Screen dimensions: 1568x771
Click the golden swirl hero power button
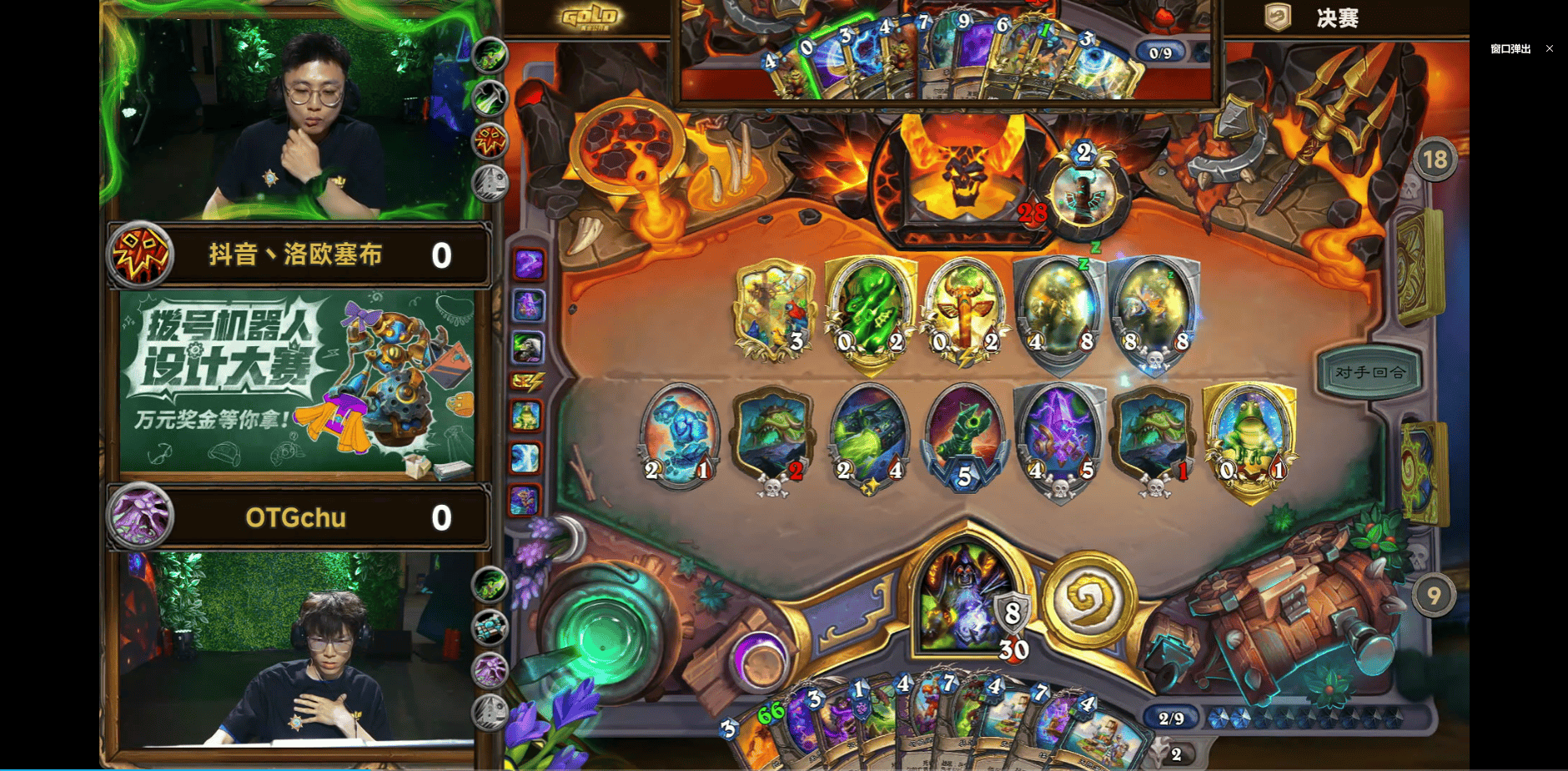pos(1088,597)
